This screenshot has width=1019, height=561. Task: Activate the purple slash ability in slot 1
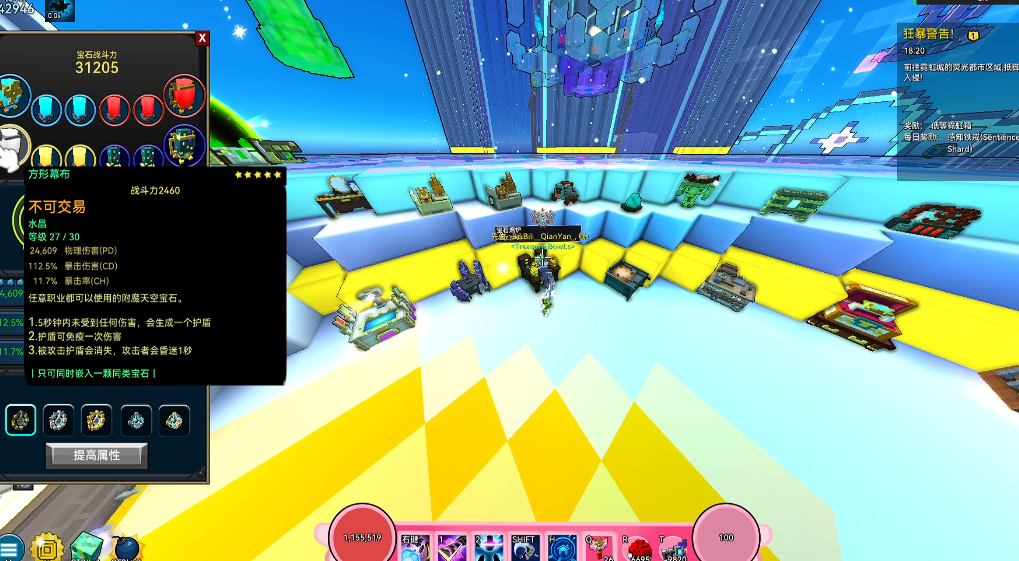tap(451, 548)
